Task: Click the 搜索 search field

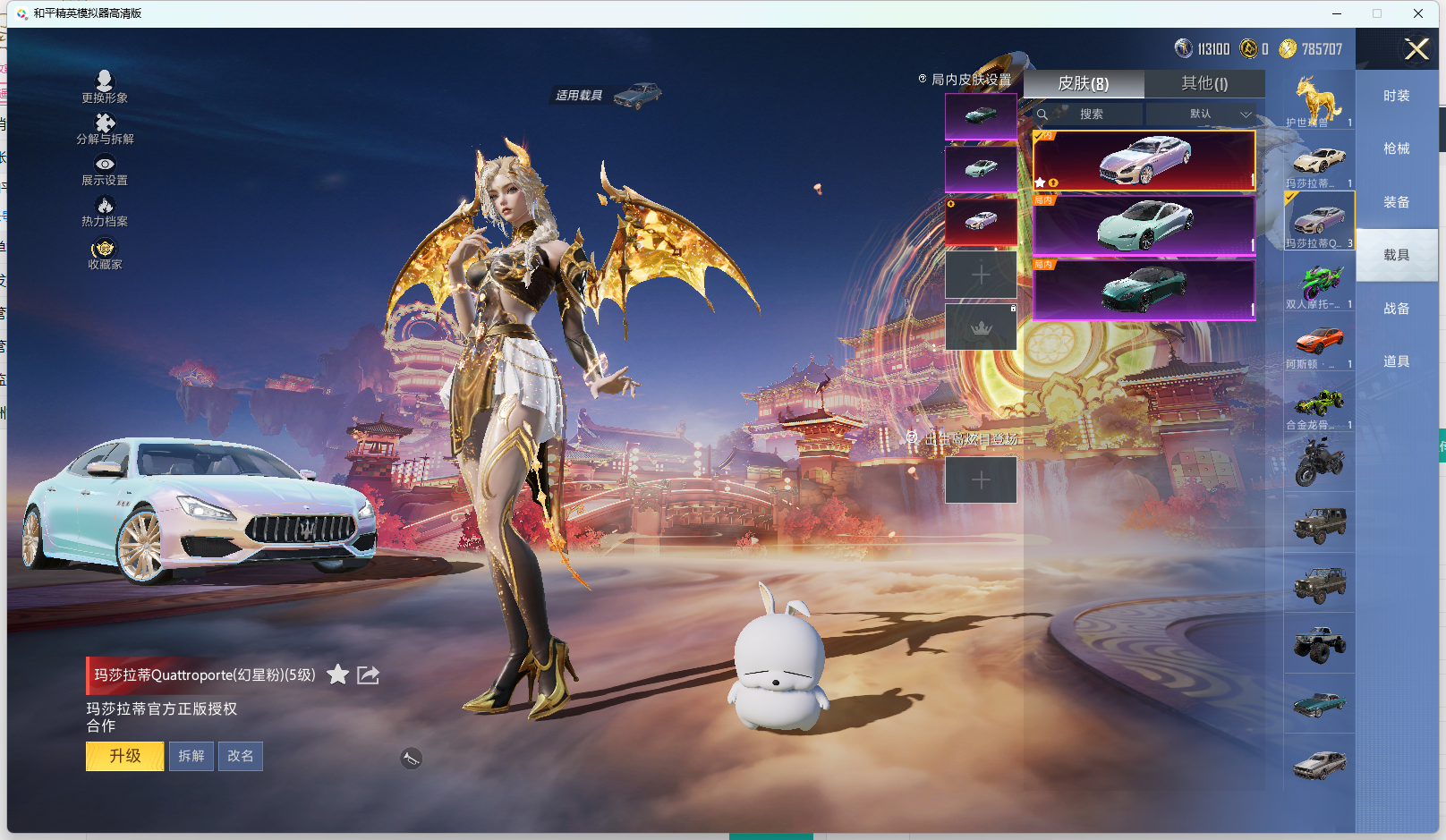Action: [1089, 115]
